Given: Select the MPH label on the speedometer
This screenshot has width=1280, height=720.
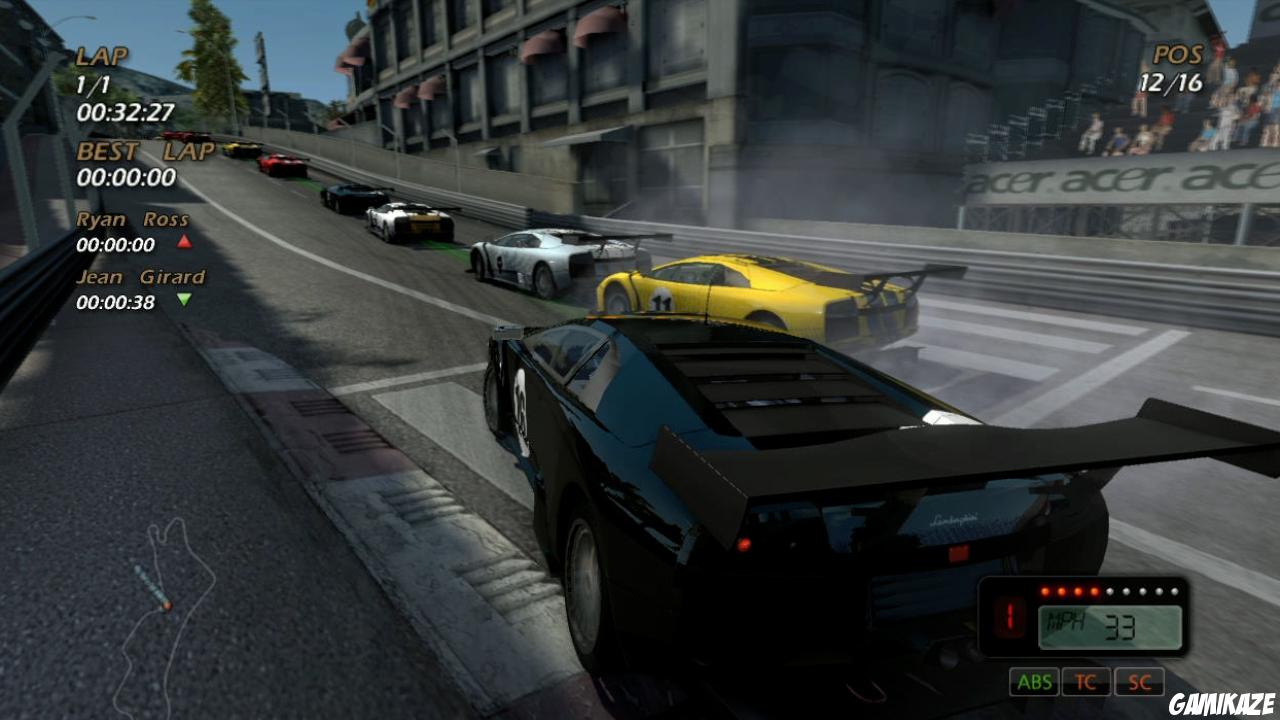Looking at the screenshot, I should point(1065,618).
